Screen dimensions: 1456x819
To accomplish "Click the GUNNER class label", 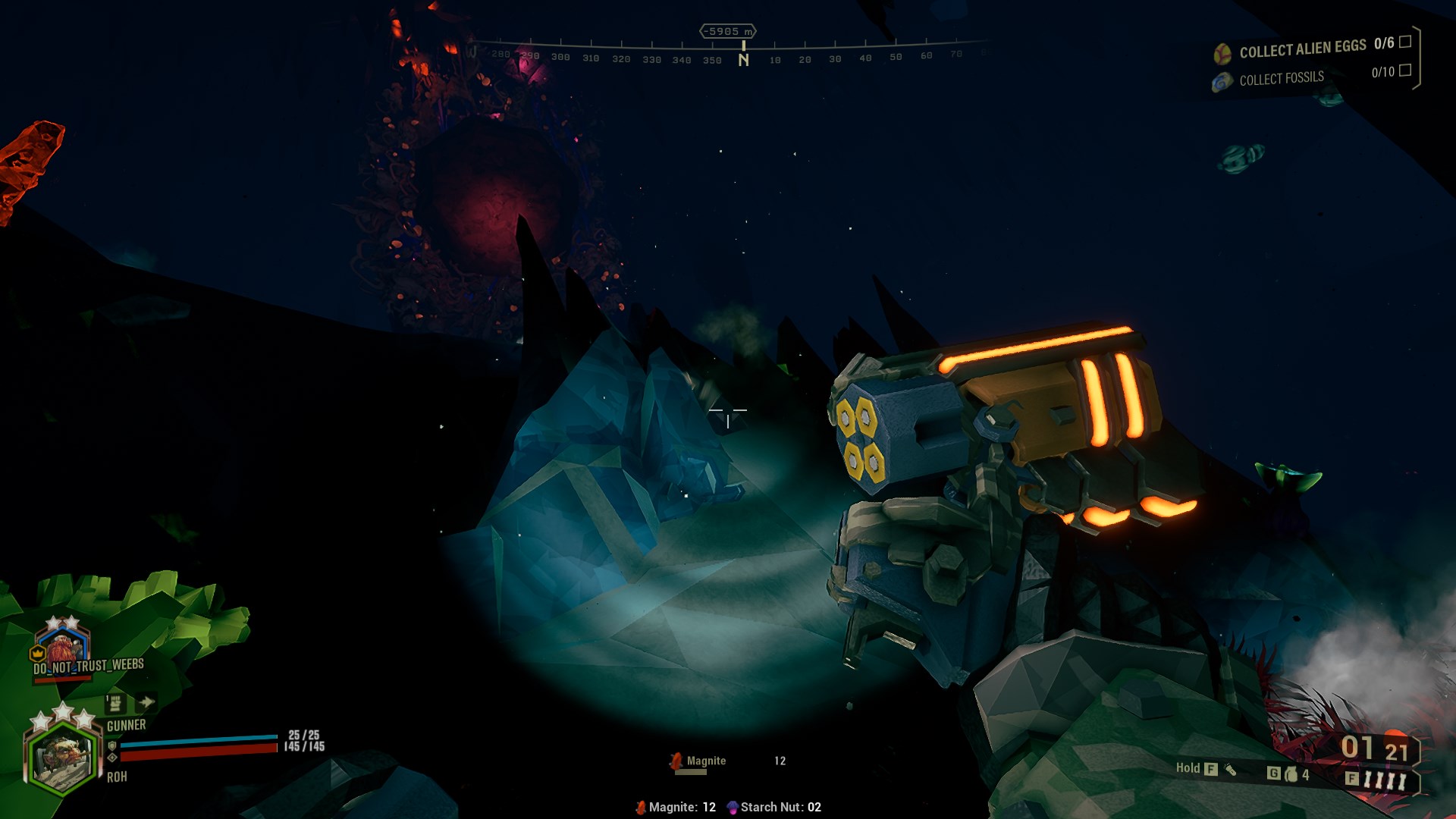I will pyautogui.click(x=127, y=724).
